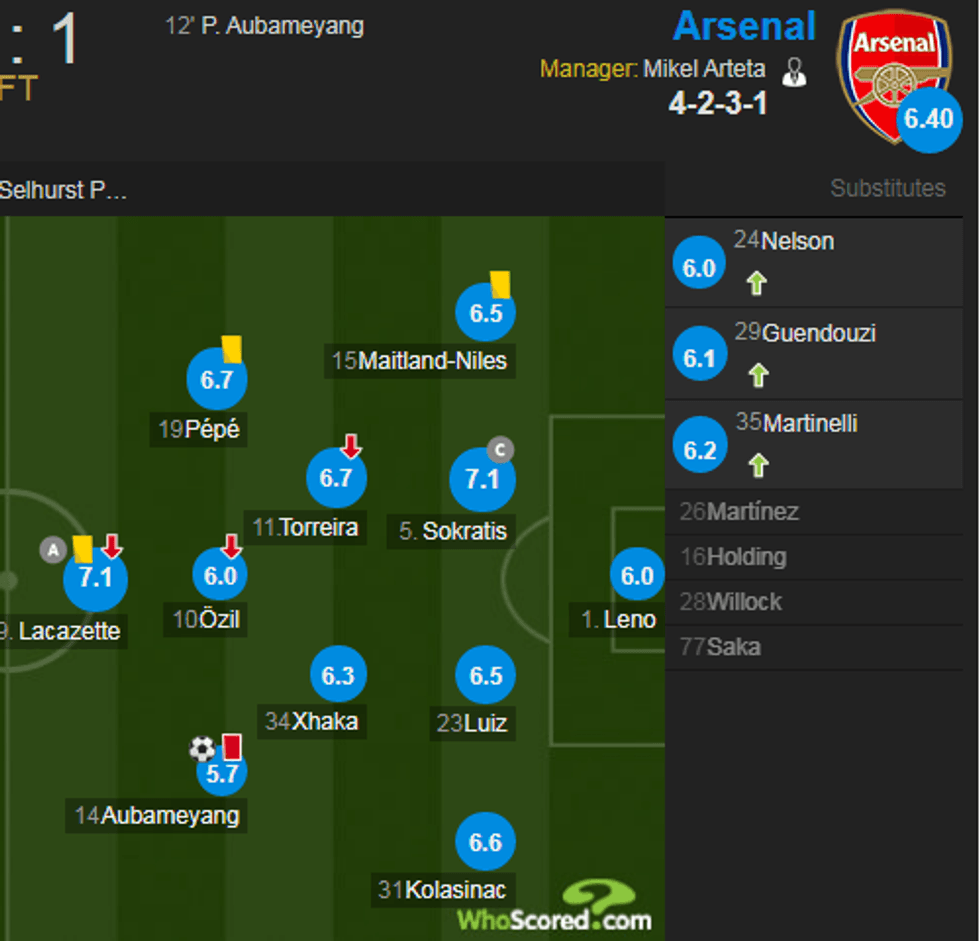This screenshot has width=980, height=941.
Task: Open substitute Guendouzi's entry
Action: click(x=814, y=352)
